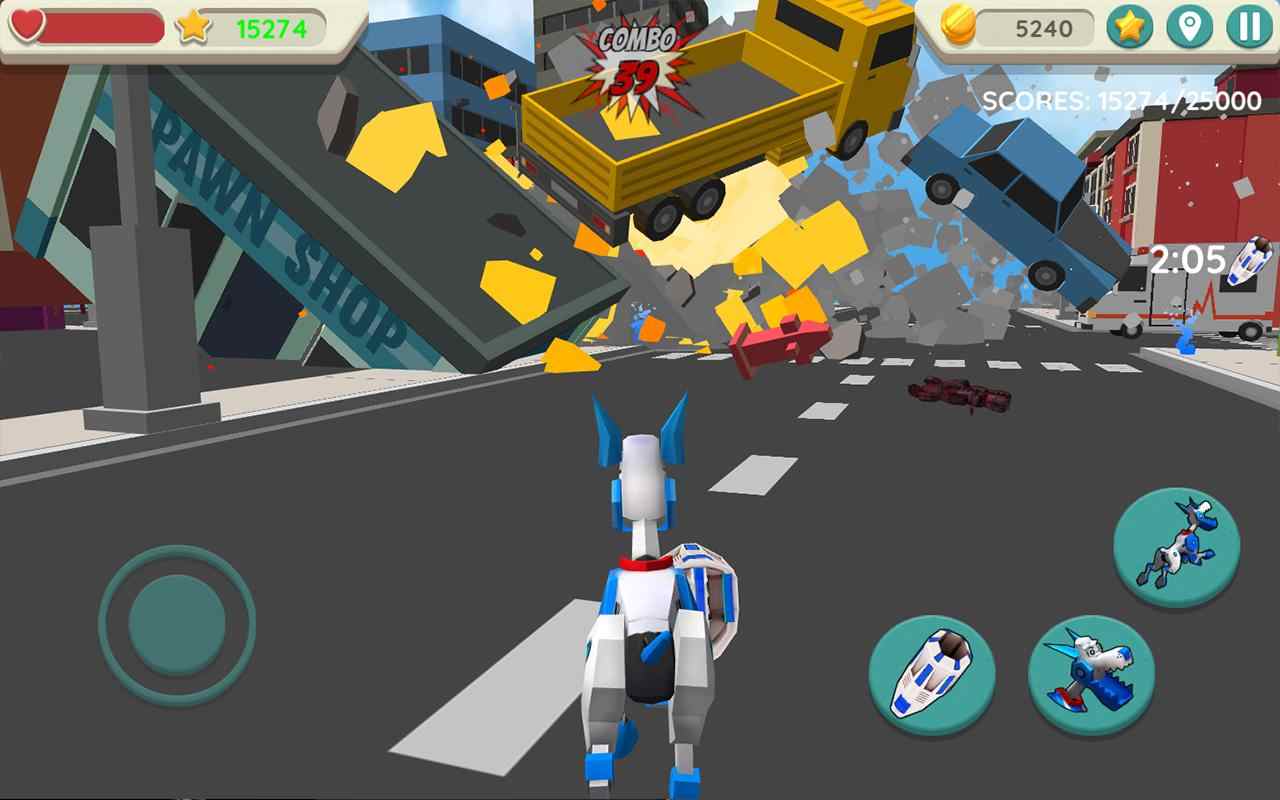1280x800 pixels.
Task: Click the gold coin currency icon
Action: (x=957, y=25)
